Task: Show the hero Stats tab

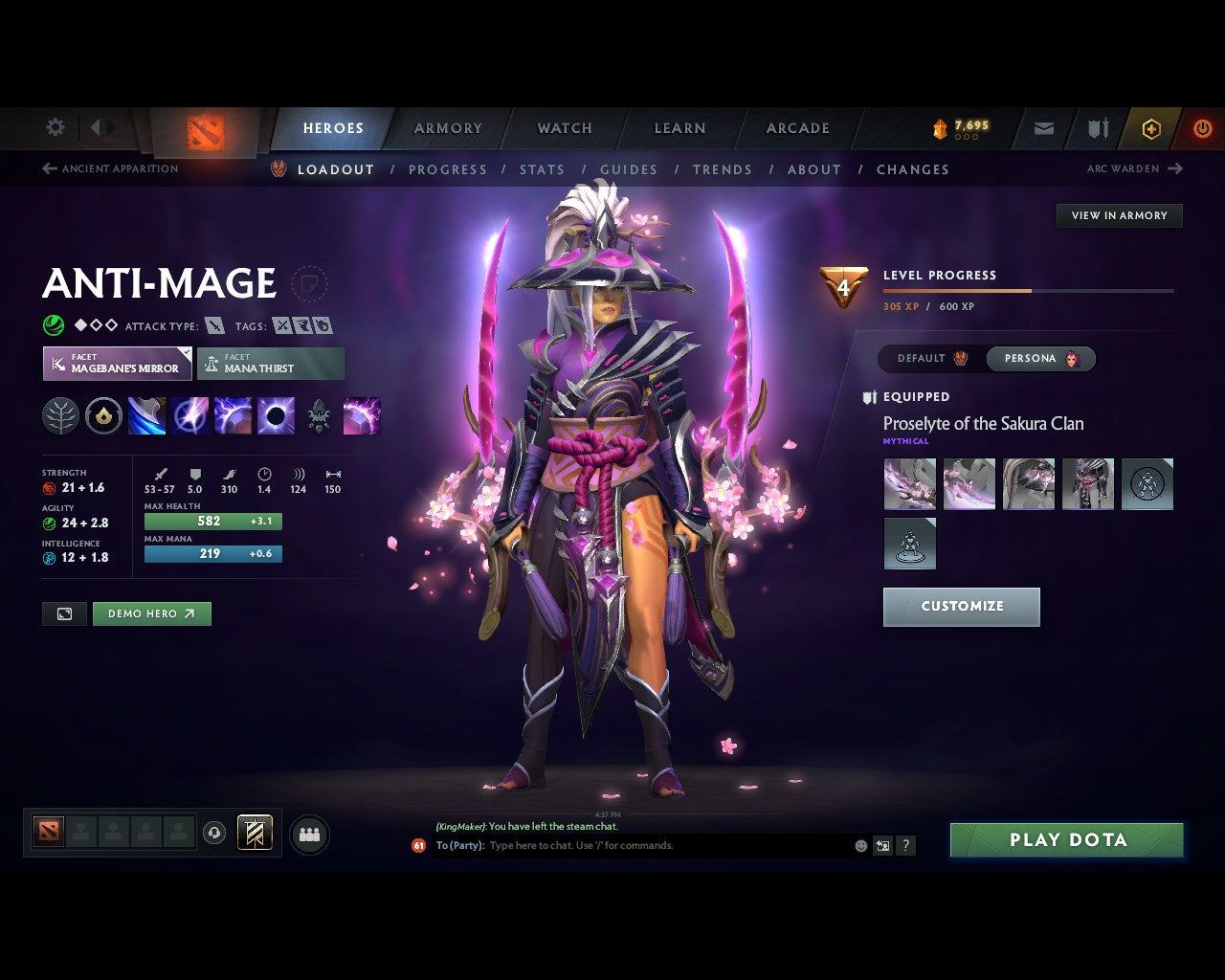Action: 542,169
